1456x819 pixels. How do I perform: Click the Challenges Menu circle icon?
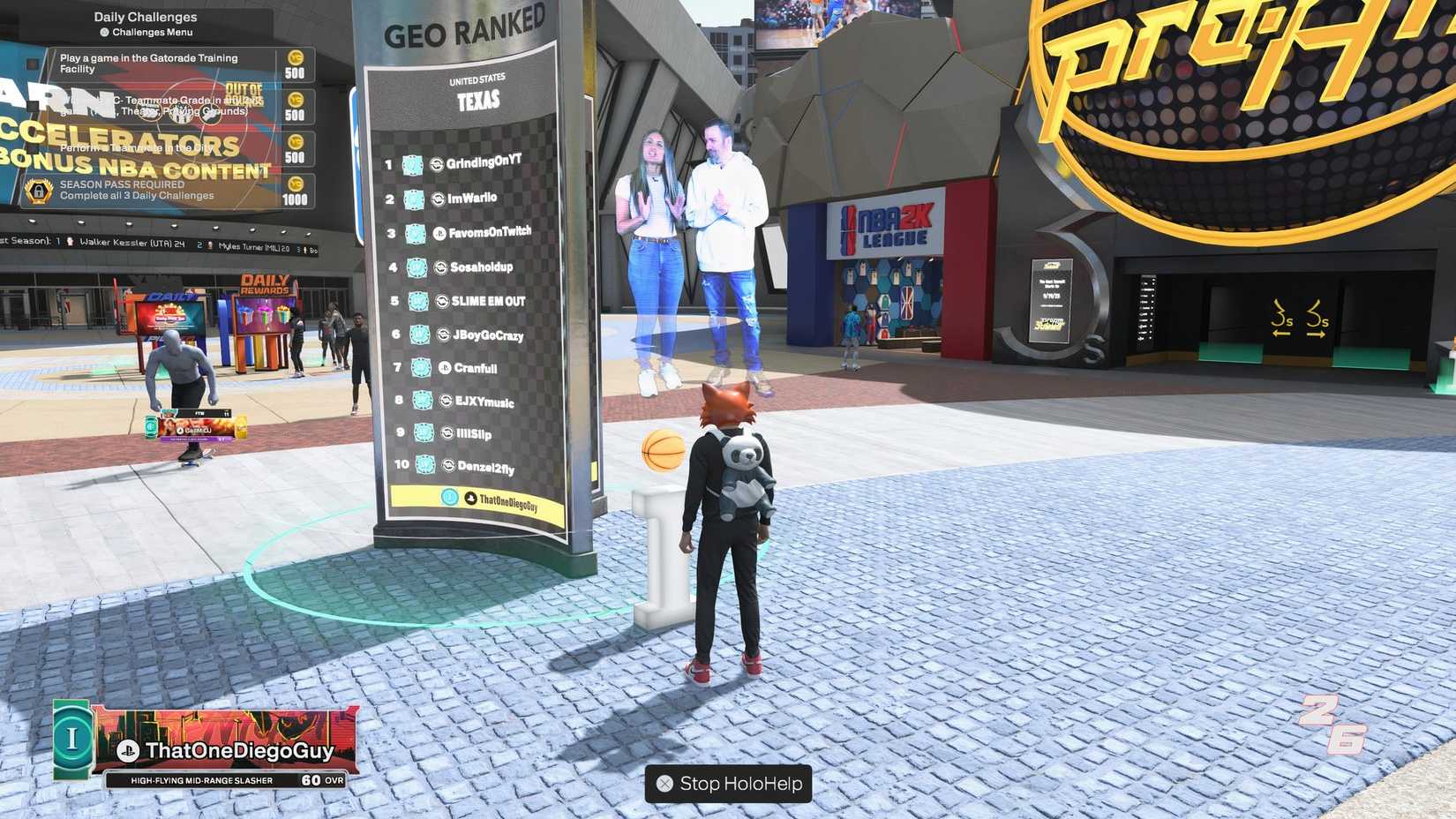click(106, 30)
